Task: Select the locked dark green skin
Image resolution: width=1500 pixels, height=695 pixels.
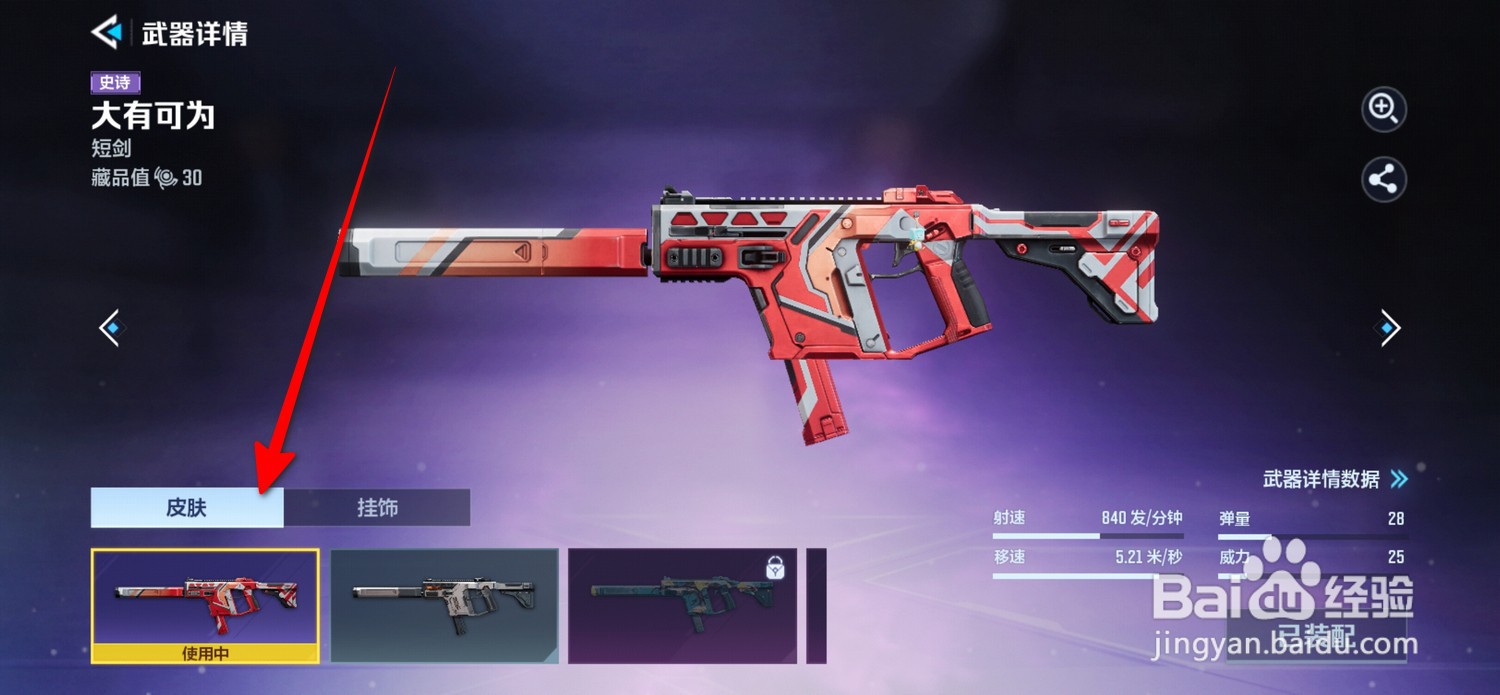Action: click(x=682, y=604)
